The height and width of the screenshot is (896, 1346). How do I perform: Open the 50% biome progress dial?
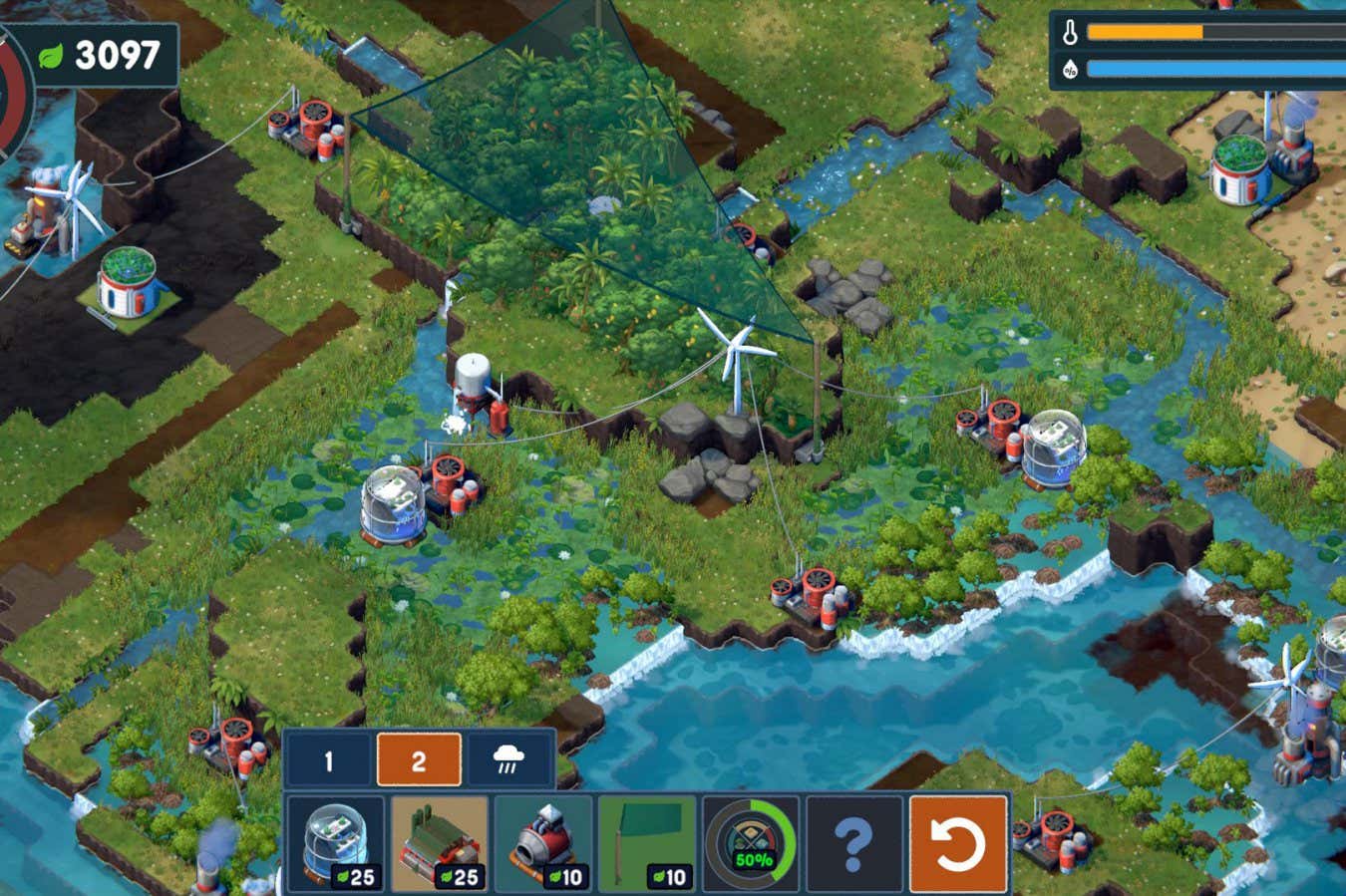coord(751,843)
